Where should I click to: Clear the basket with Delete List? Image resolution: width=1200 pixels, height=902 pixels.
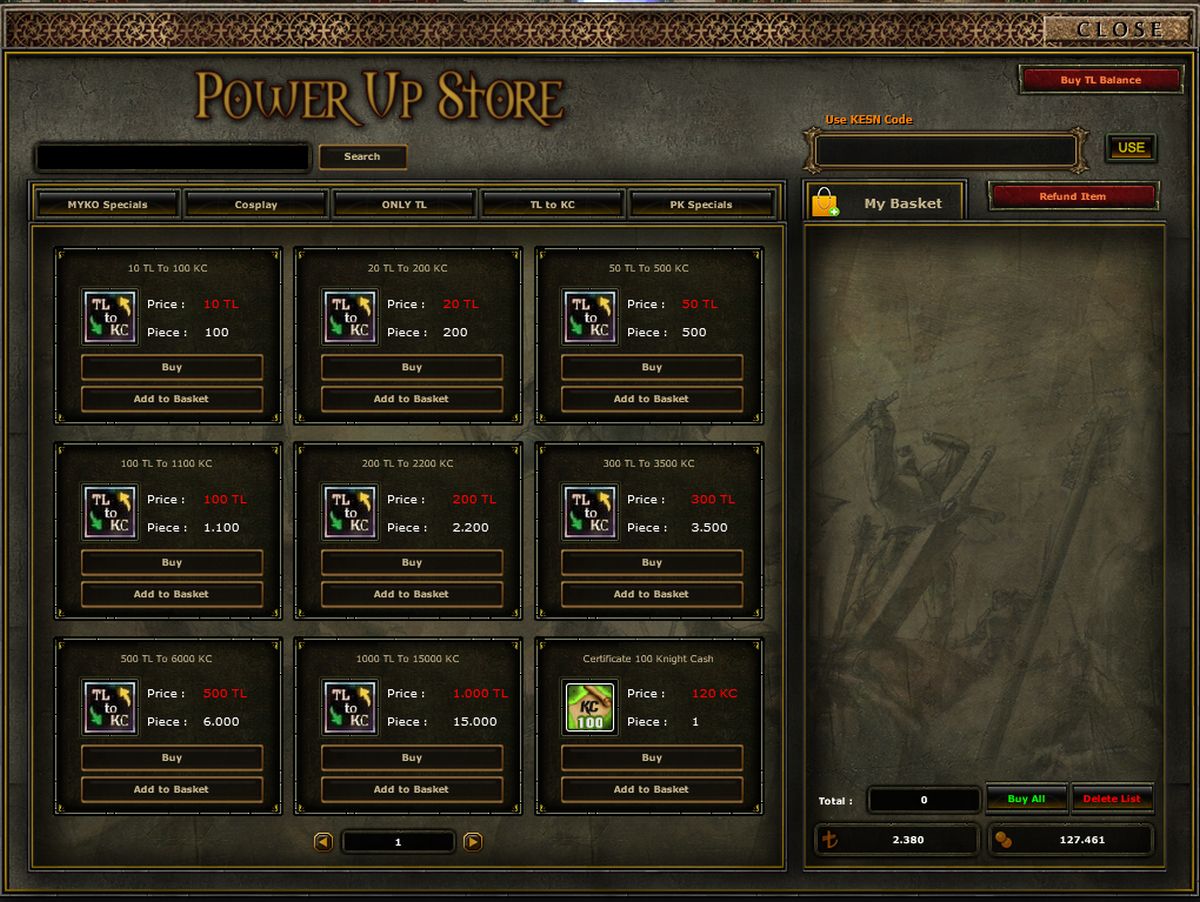[1112, 799]
